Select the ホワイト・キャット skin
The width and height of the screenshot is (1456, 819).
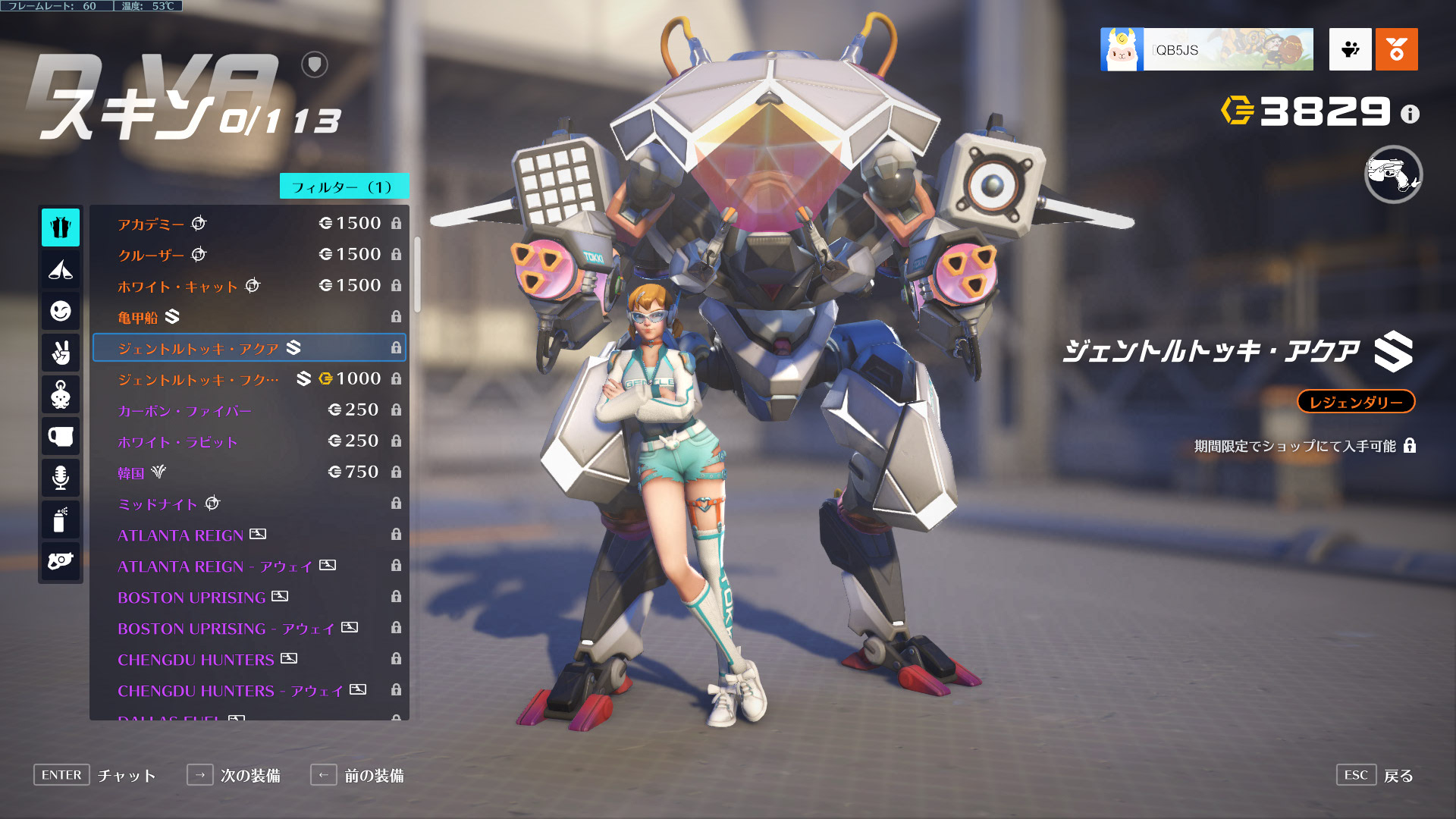click(249, 286)
